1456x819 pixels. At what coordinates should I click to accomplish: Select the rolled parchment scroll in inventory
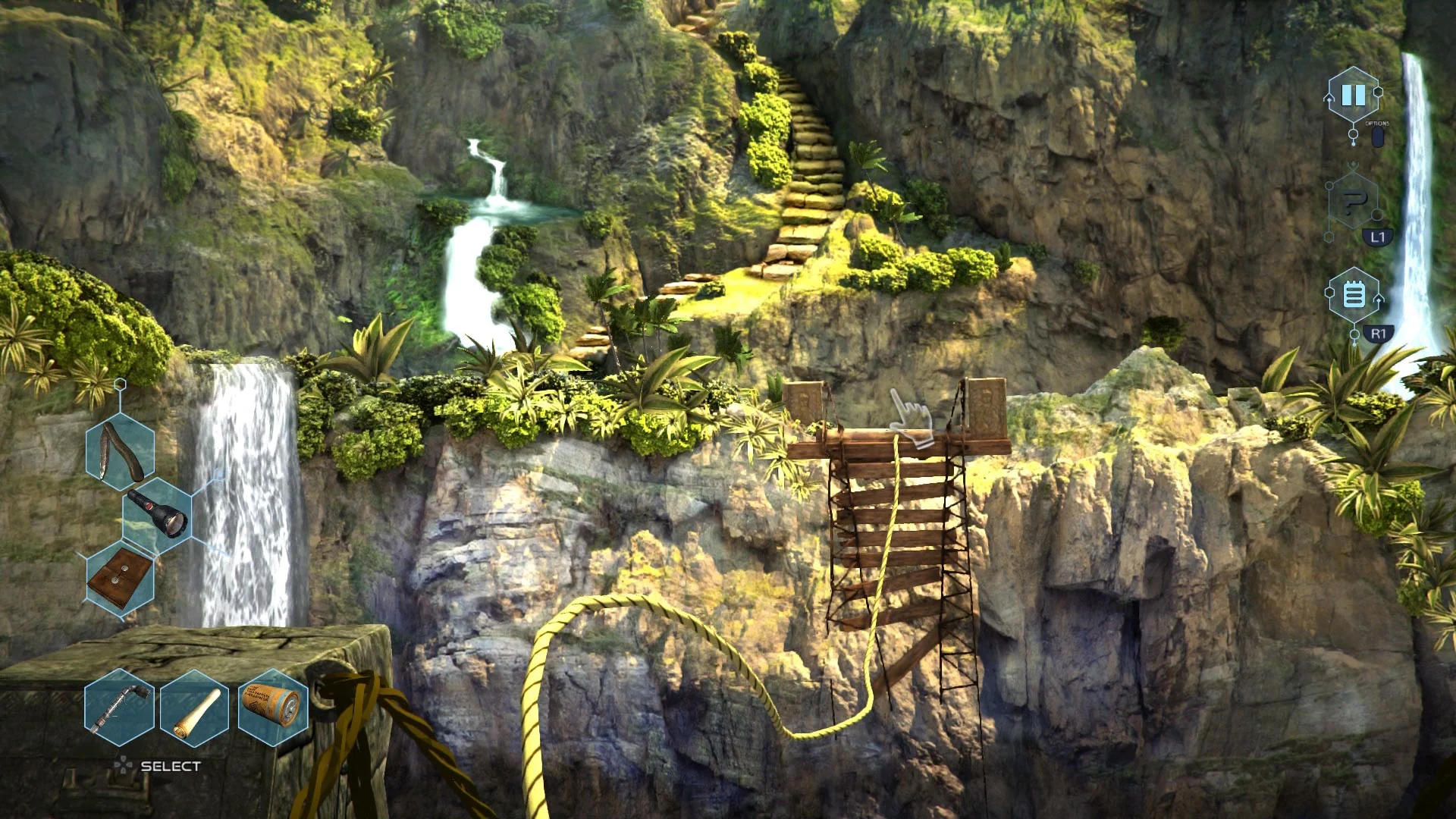[x=193, y=709]
